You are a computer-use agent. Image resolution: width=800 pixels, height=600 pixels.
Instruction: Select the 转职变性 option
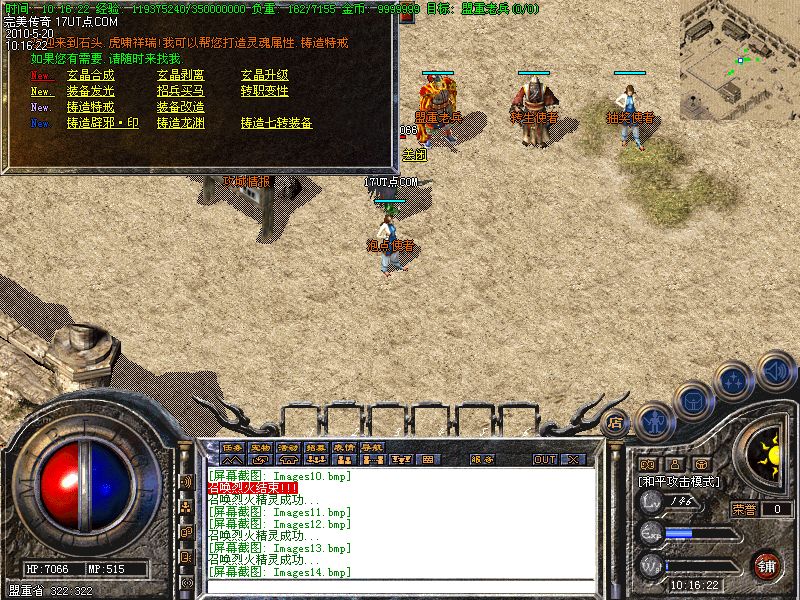(264, 91)
